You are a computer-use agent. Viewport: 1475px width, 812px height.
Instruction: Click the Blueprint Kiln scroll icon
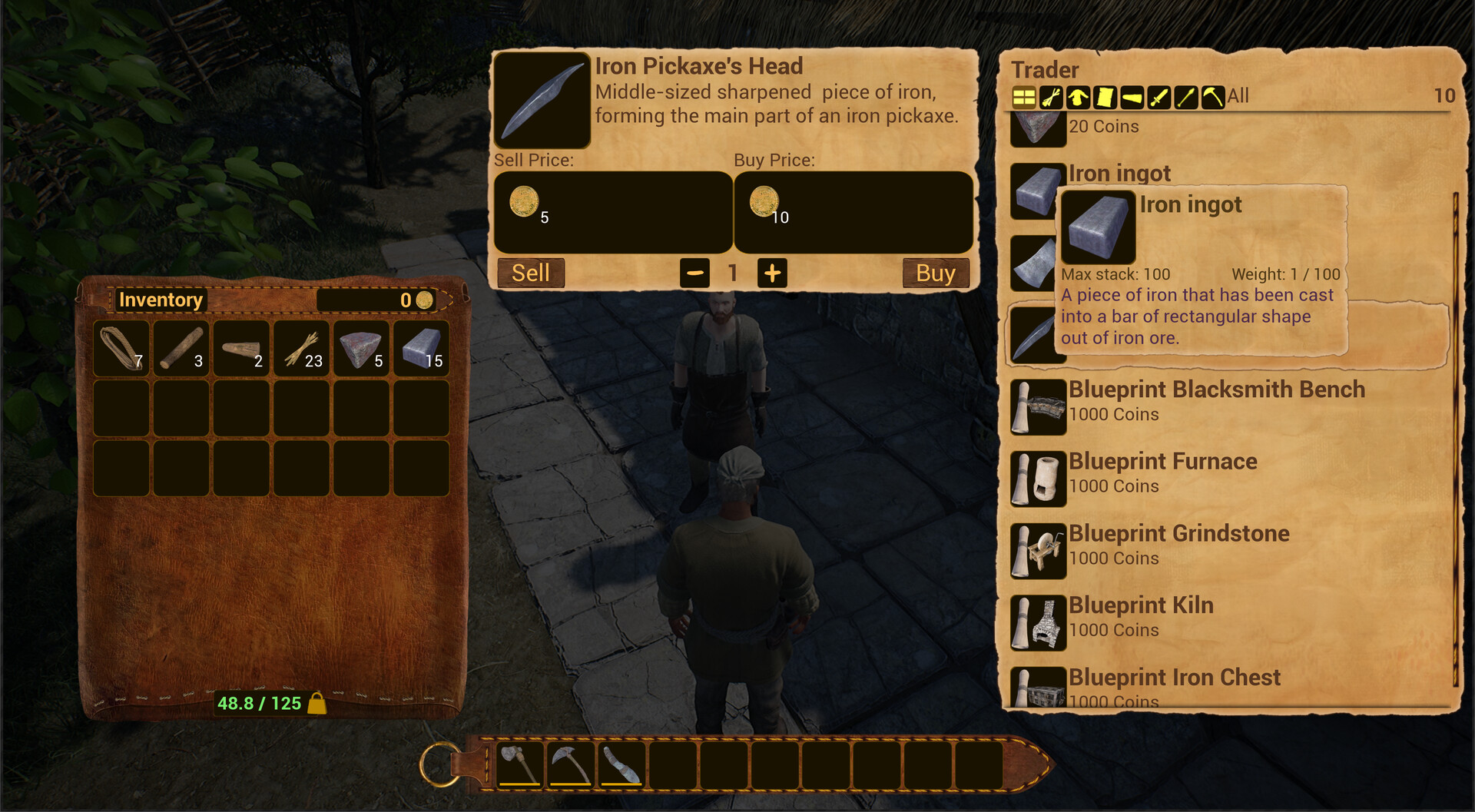[1037, 621]
